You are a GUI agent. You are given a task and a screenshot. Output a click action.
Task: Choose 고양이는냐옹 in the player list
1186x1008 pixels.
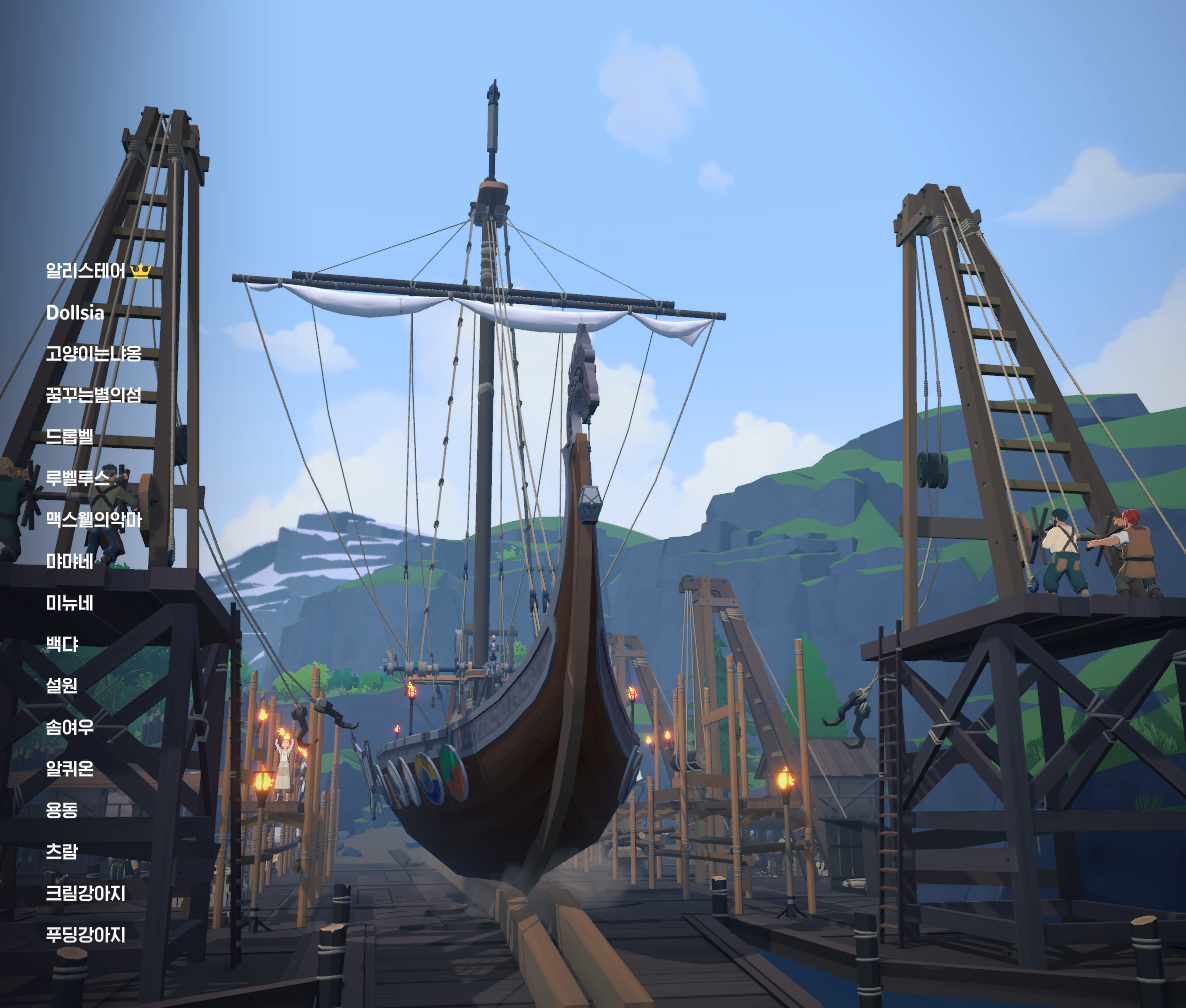click(x=94, y=354)
